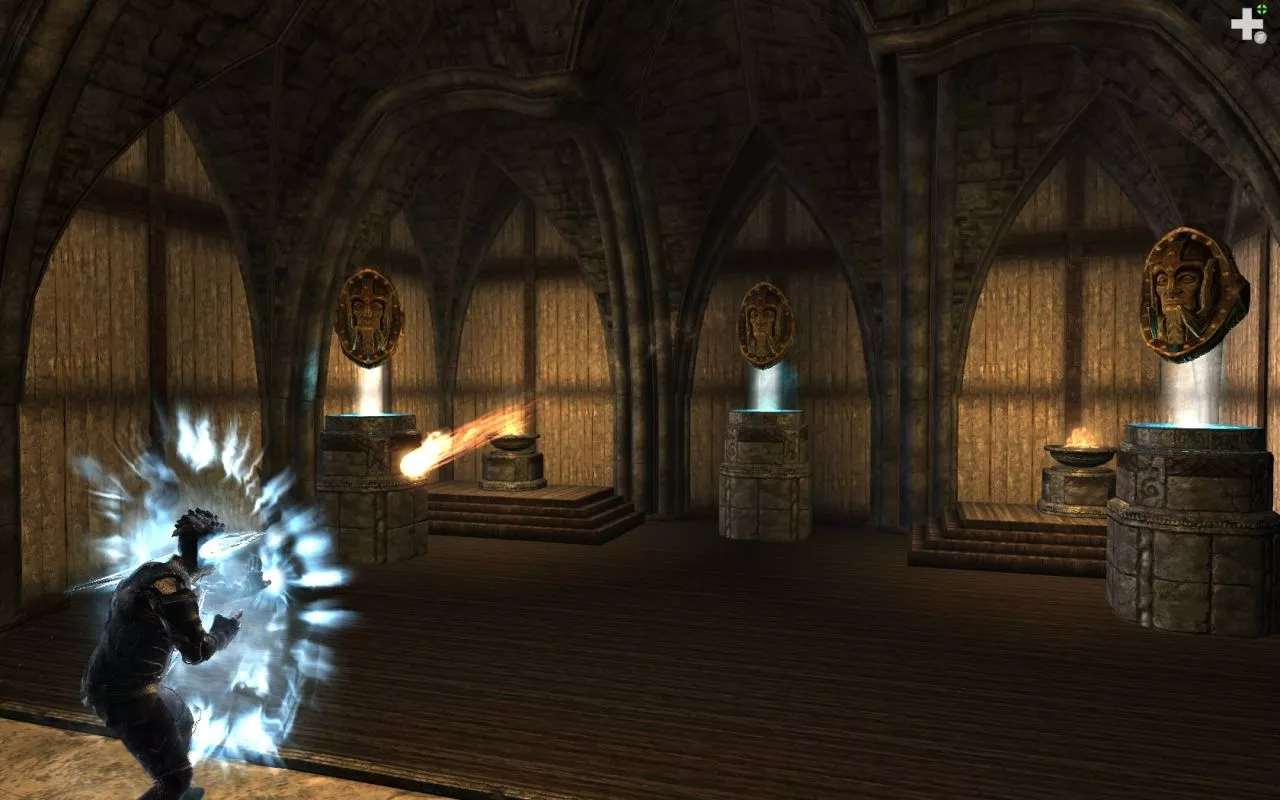Click the white plus icon in the corner
Screen dimensions: 1280x800
[1246, 24]
